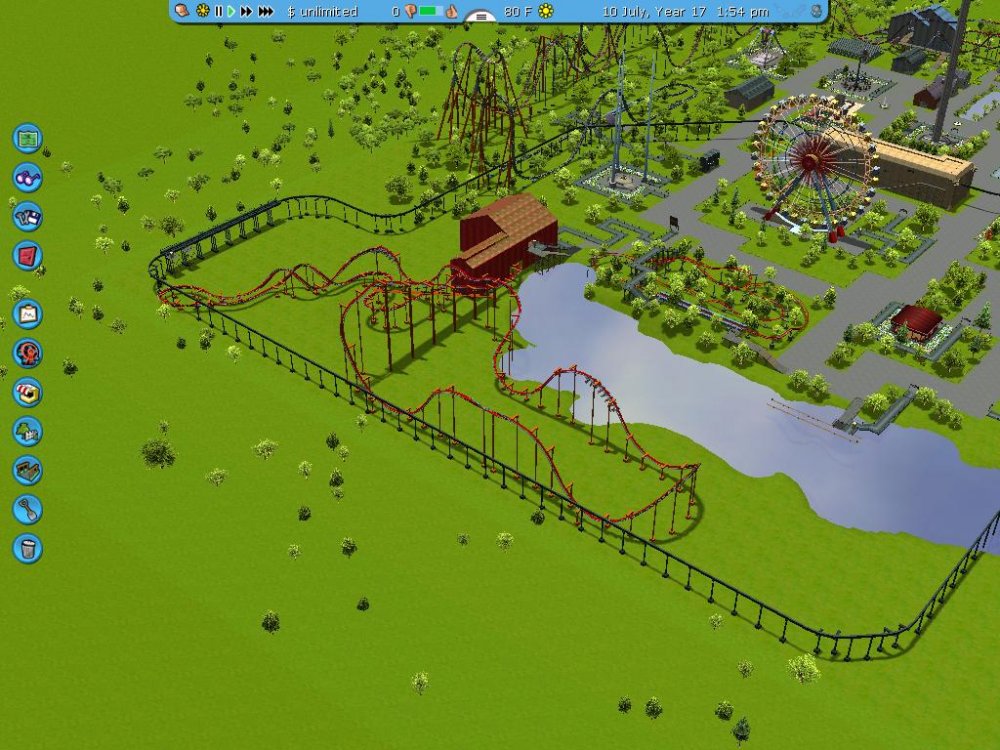
Task: Open the binoculars view options
Action: tap(27, 177)
